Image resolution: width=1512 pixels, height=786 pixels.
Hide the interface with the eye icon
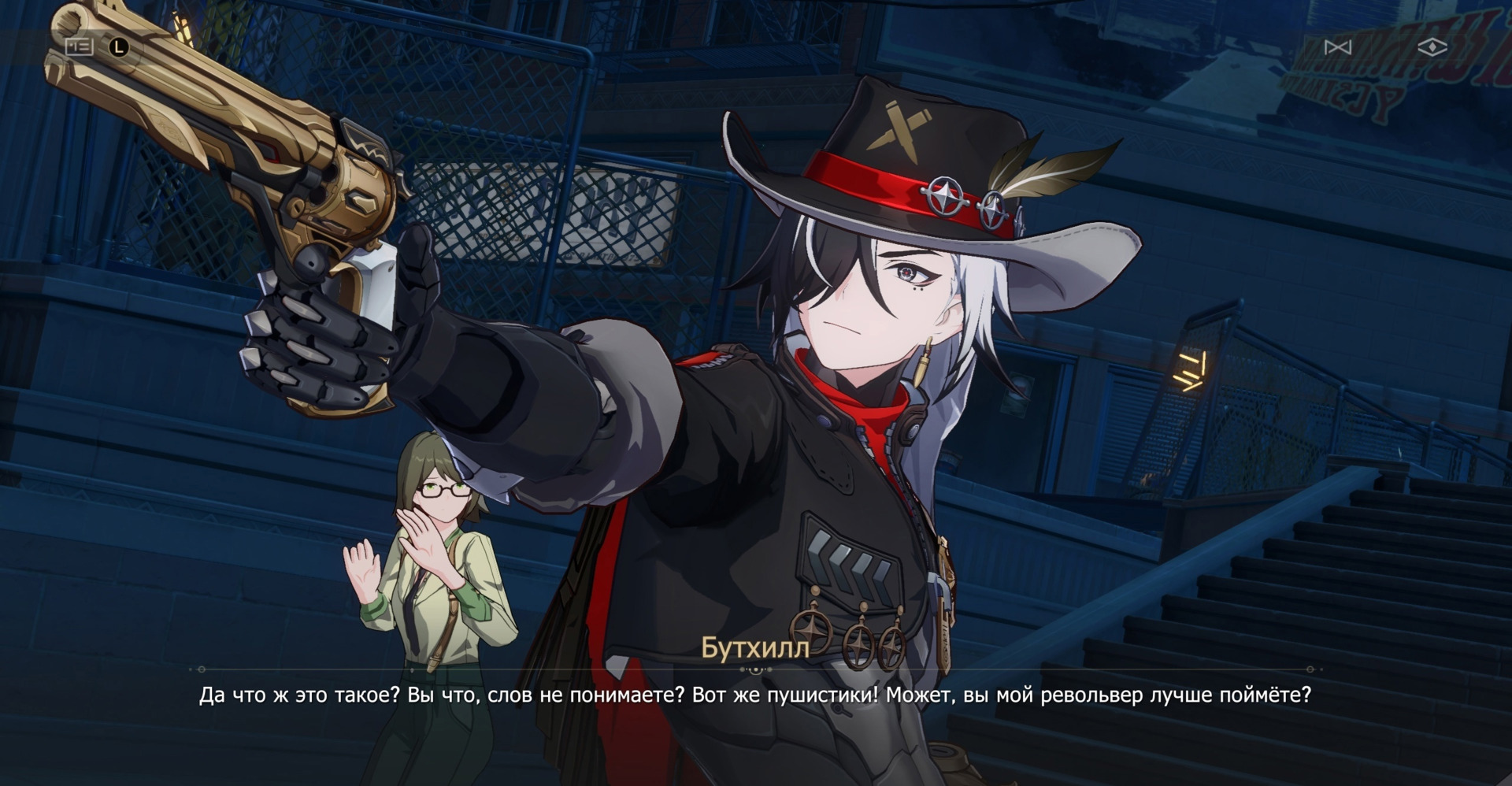[x=1432, y=48]
